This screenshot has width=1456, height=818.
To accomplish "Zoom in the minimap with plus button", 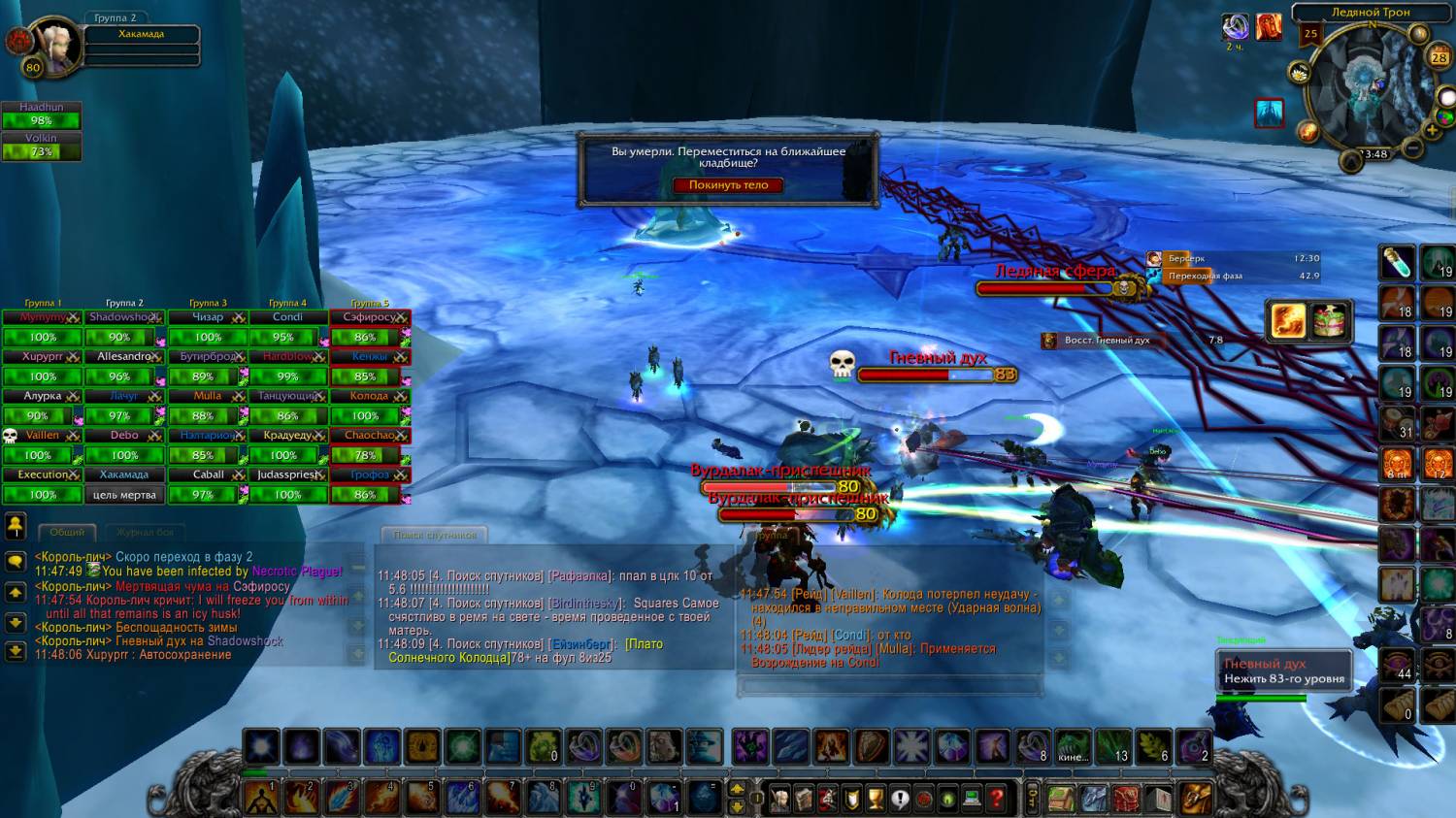I will click(x=1432, y=130).
